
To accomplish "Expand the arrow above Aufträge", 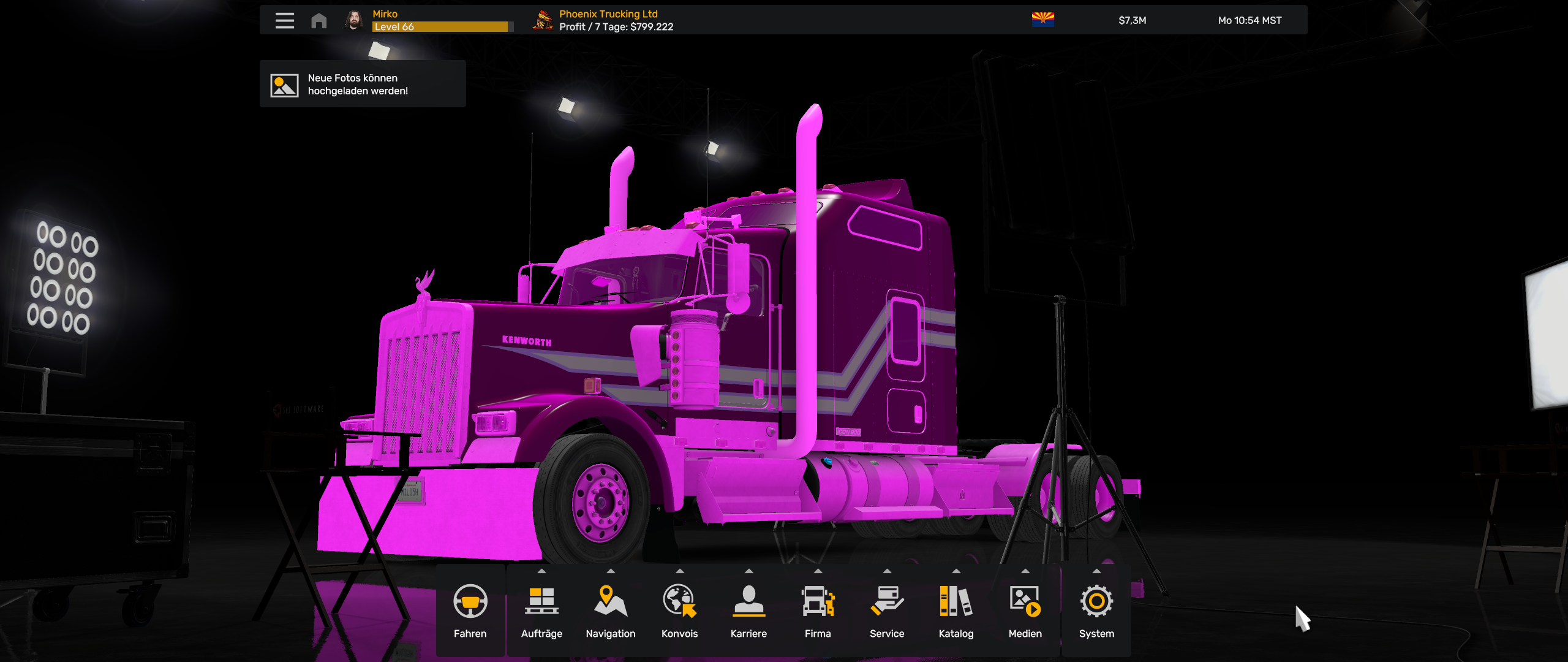I will pos(541,571).
